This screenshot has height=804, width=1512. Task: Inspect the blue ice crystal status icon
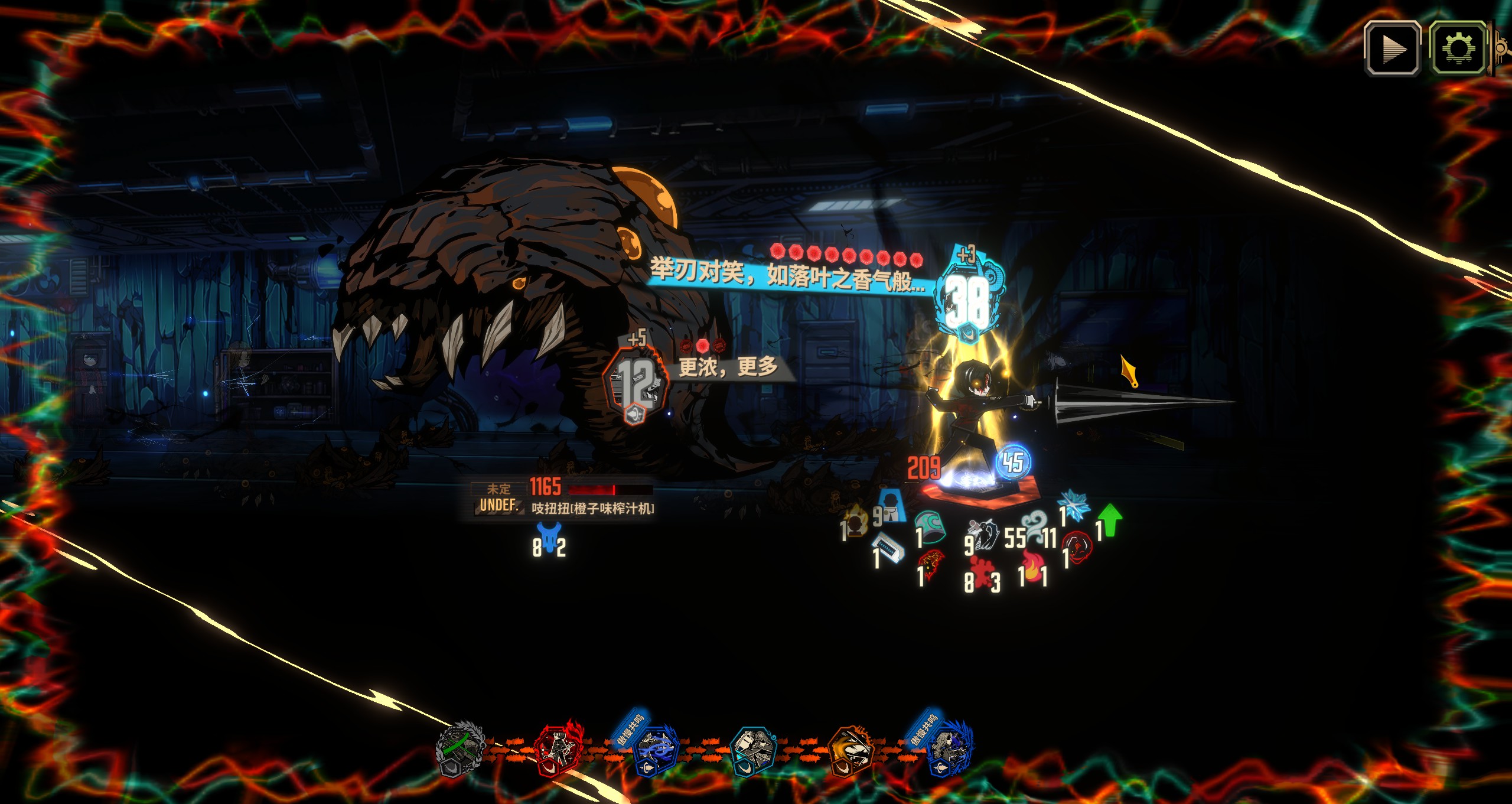(1074, 507)
